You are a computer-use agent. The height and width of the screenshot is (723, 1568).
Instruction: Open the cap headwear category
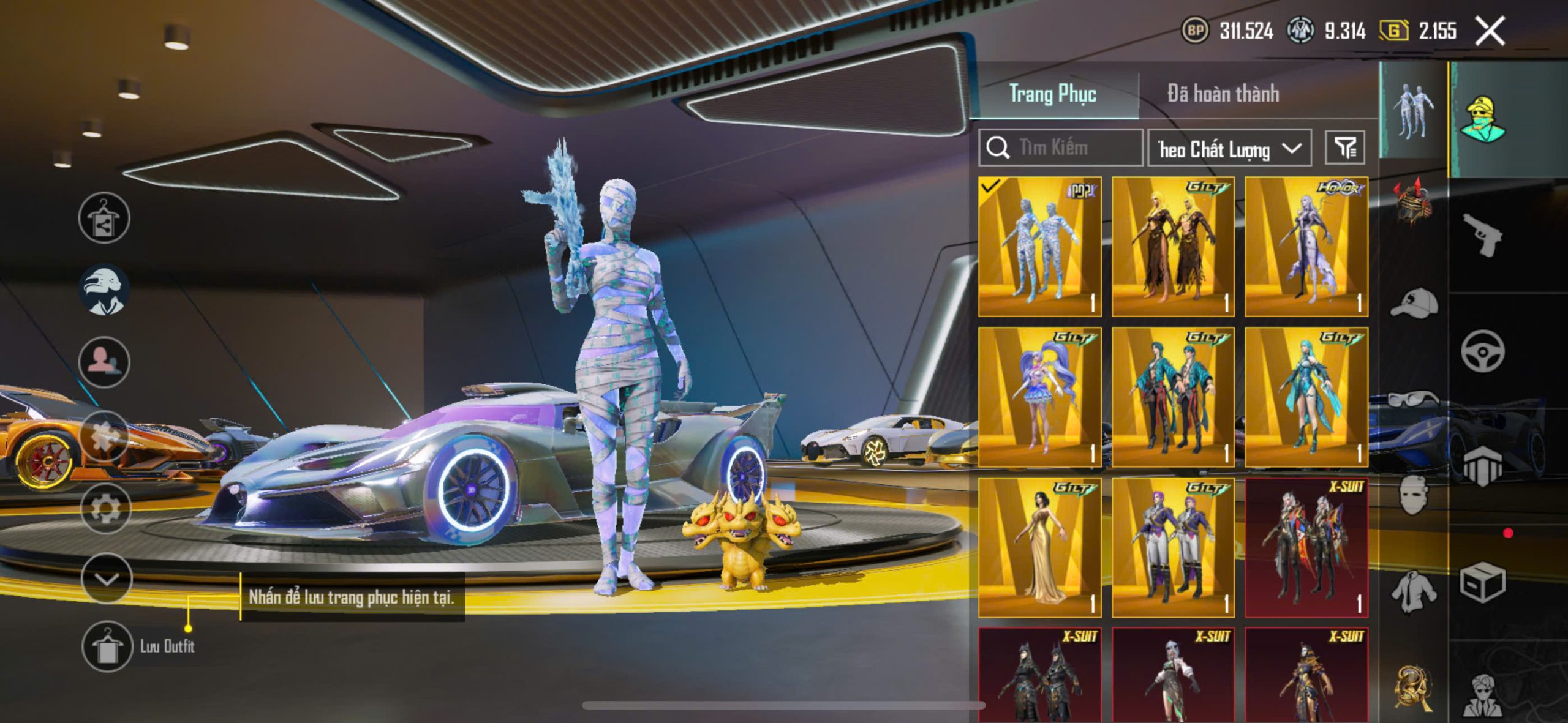click(x=1414, y=303)
